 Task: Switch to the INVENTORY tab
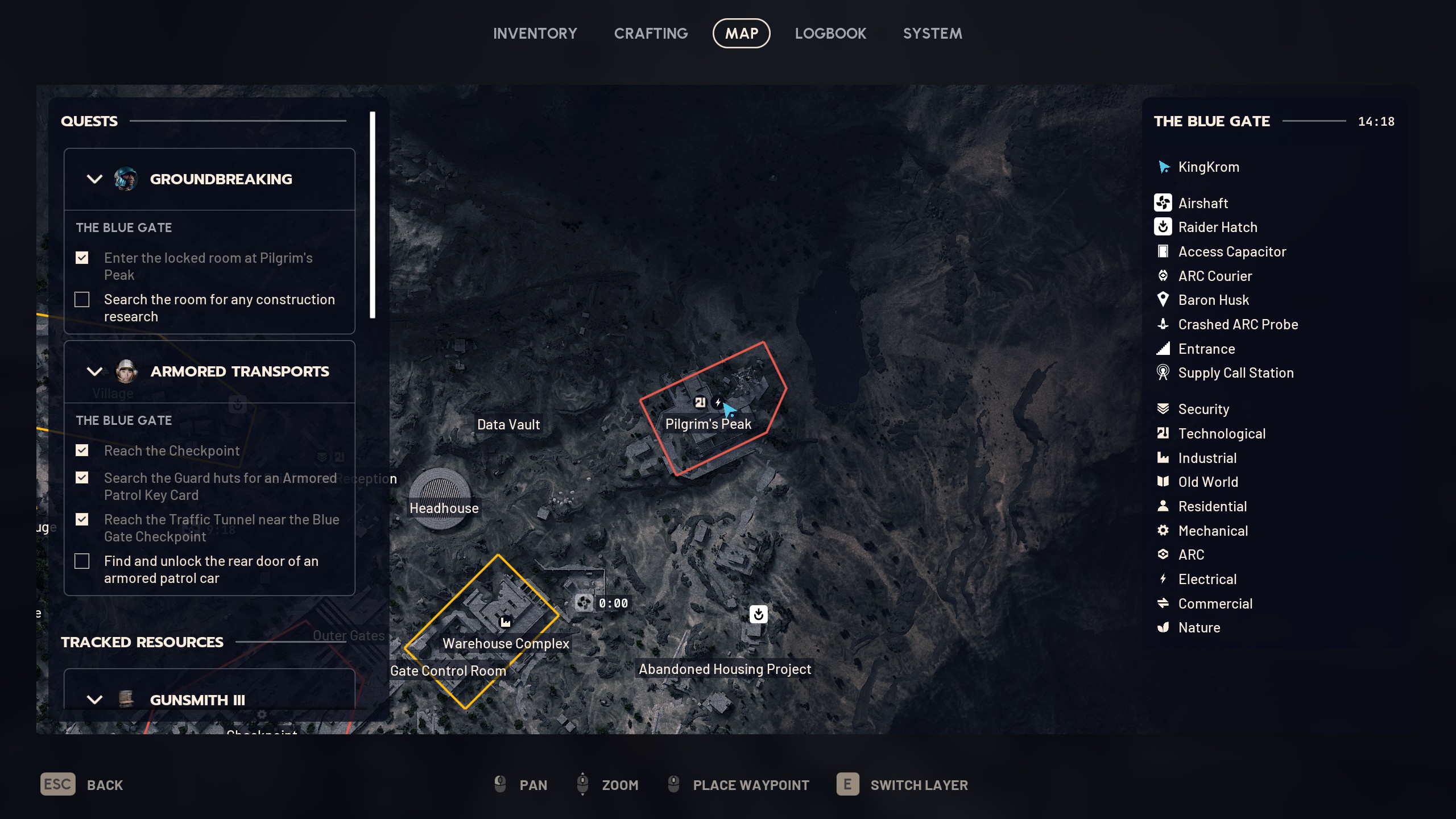[535, 33]
